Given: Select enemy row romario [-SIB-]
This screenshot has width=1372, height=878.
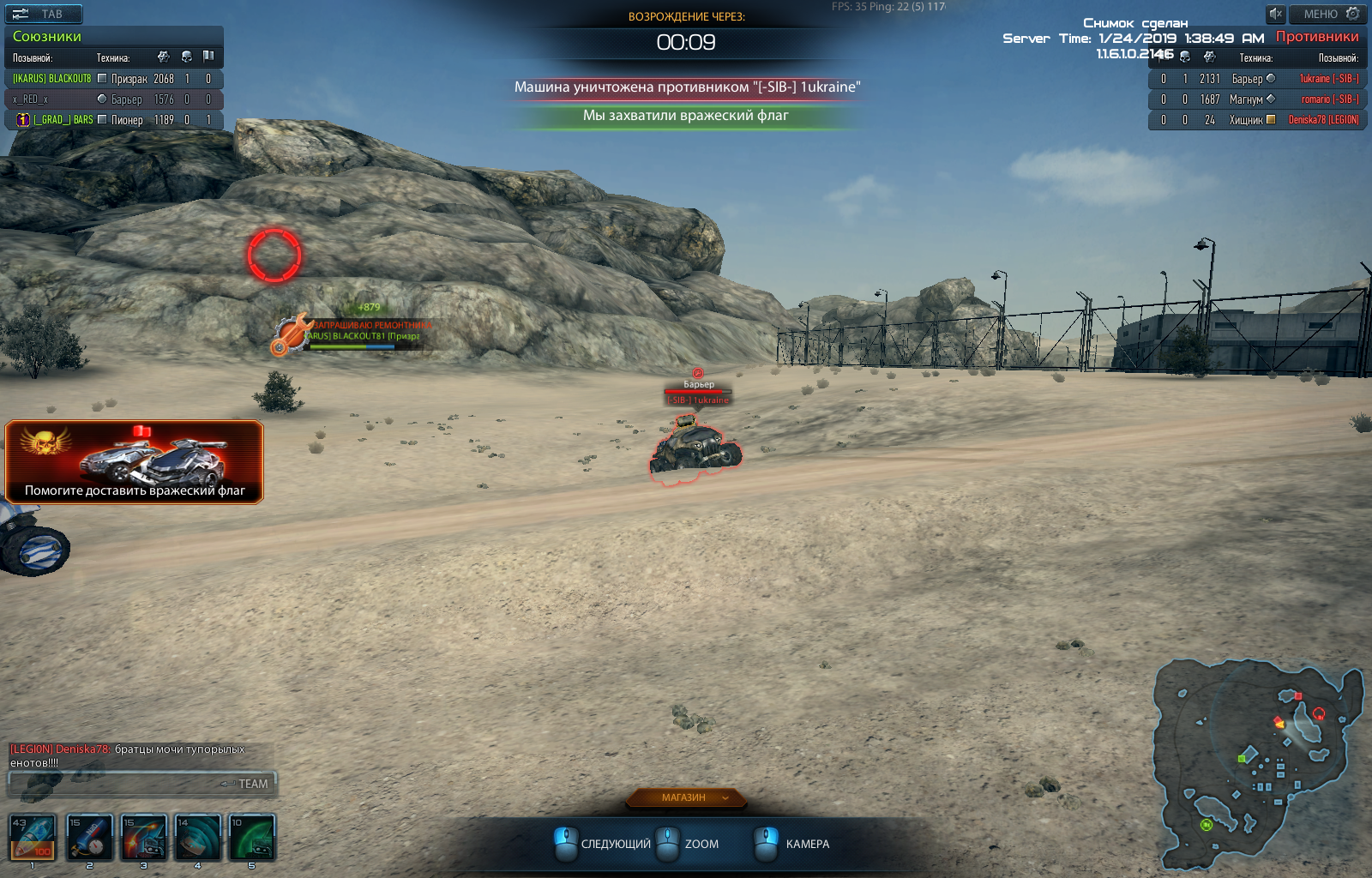Looking at the screenshot, I should click(1257, 99).
